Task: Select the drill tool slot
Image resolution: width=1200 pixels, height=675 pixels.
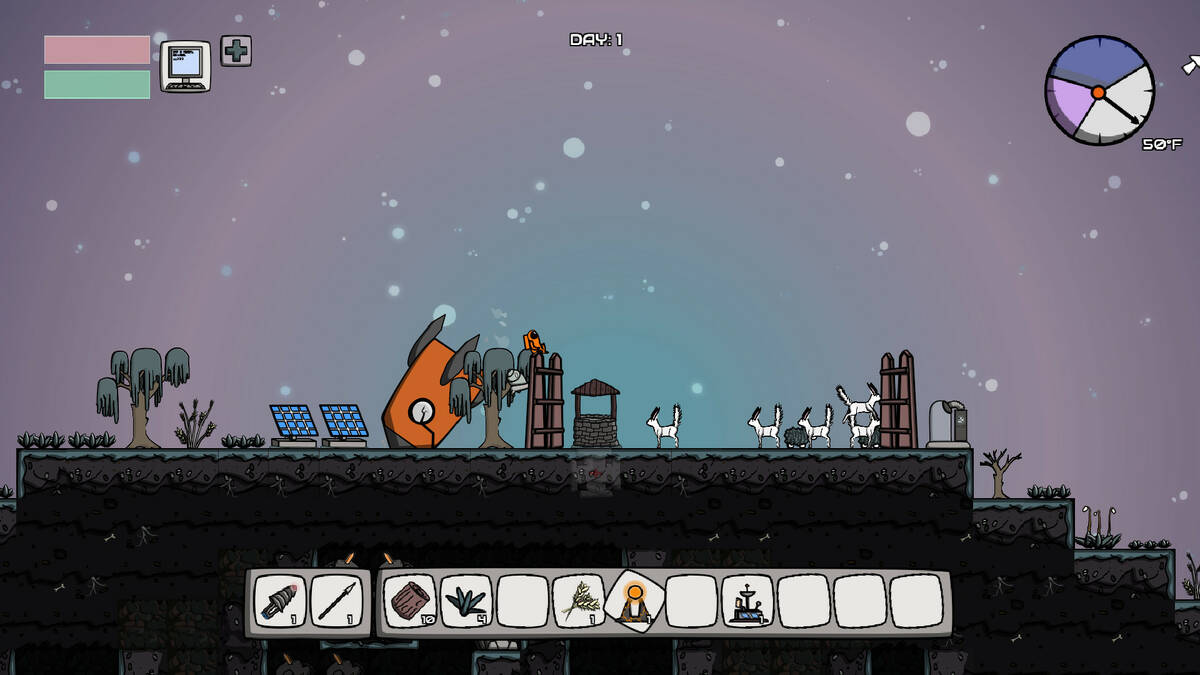Action: coord(280,601)
